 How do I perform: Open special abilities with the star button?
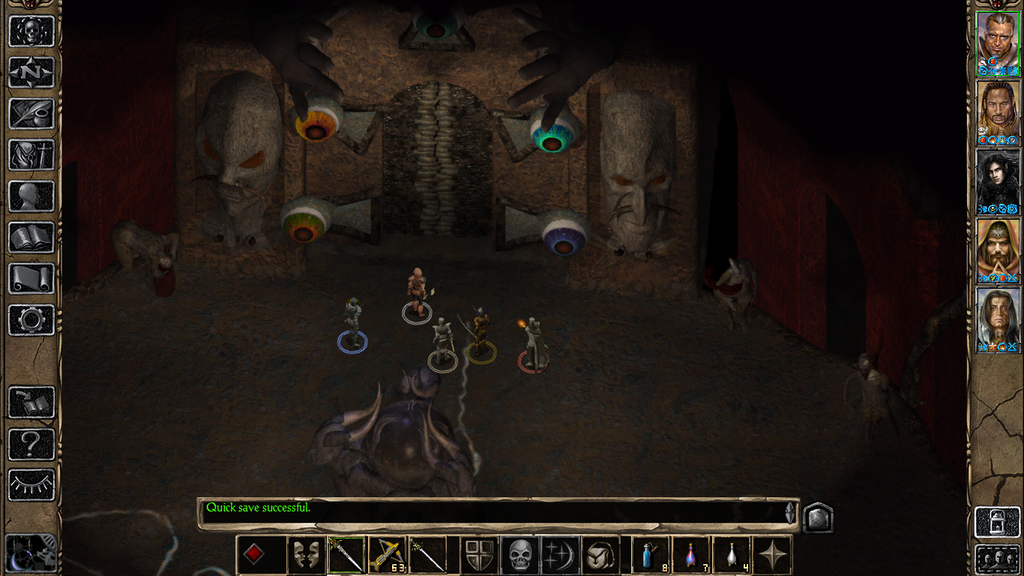click(772, 554)
